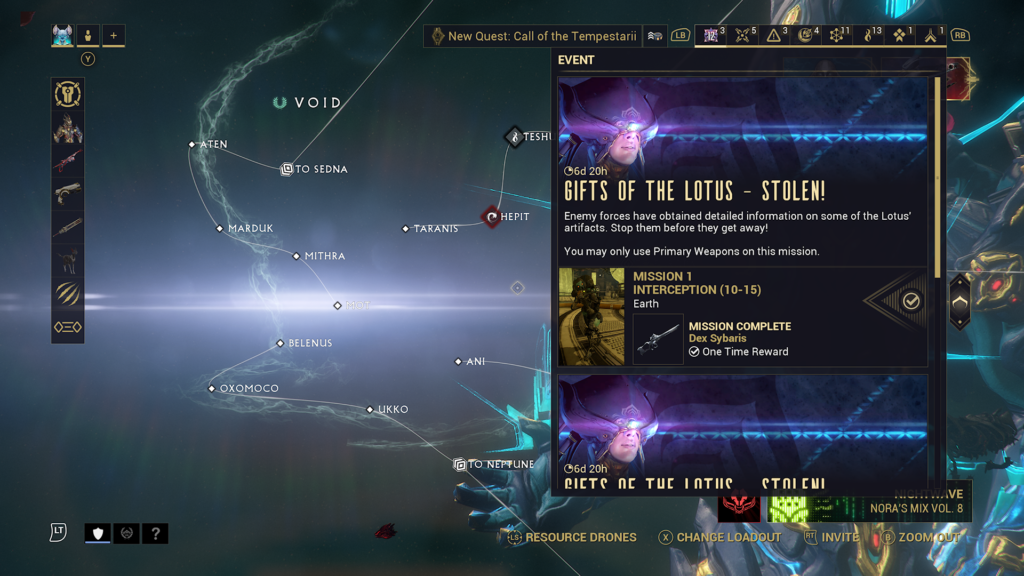Select the Aten node on the star chart

(x=192, y=145)
